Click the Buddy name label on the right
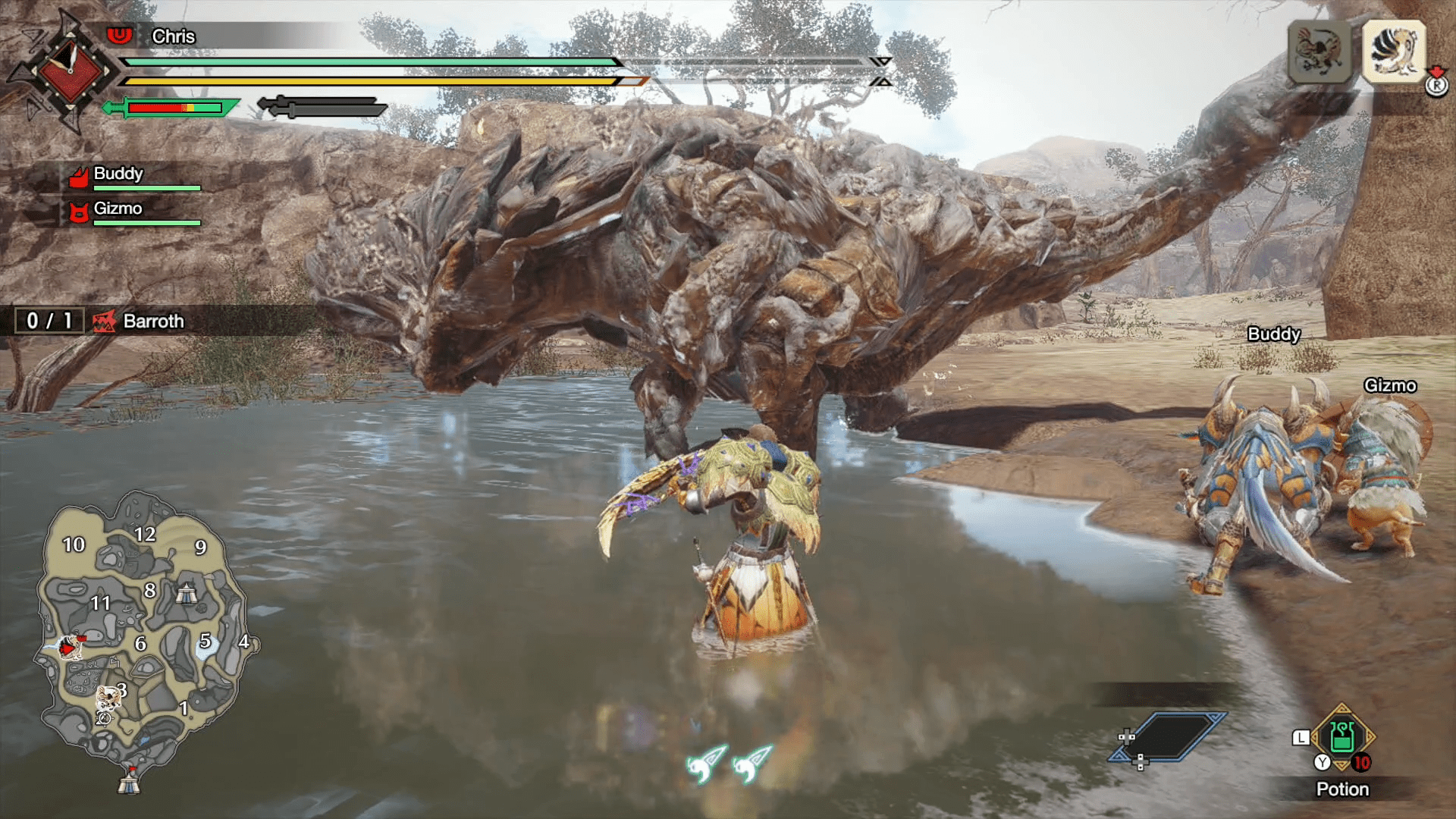The width and height of the screenshot is (1456, 819). point(1273,334)
